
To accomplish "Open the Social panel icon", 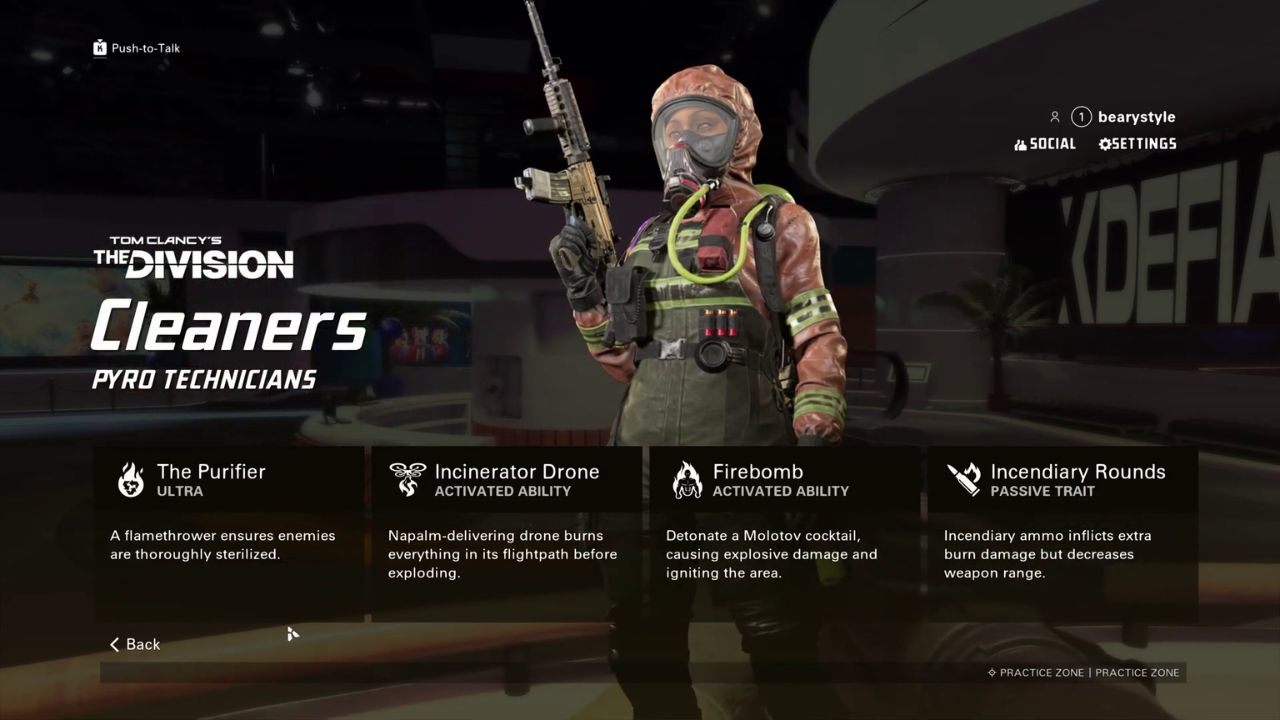I will tap(1020, 144).
